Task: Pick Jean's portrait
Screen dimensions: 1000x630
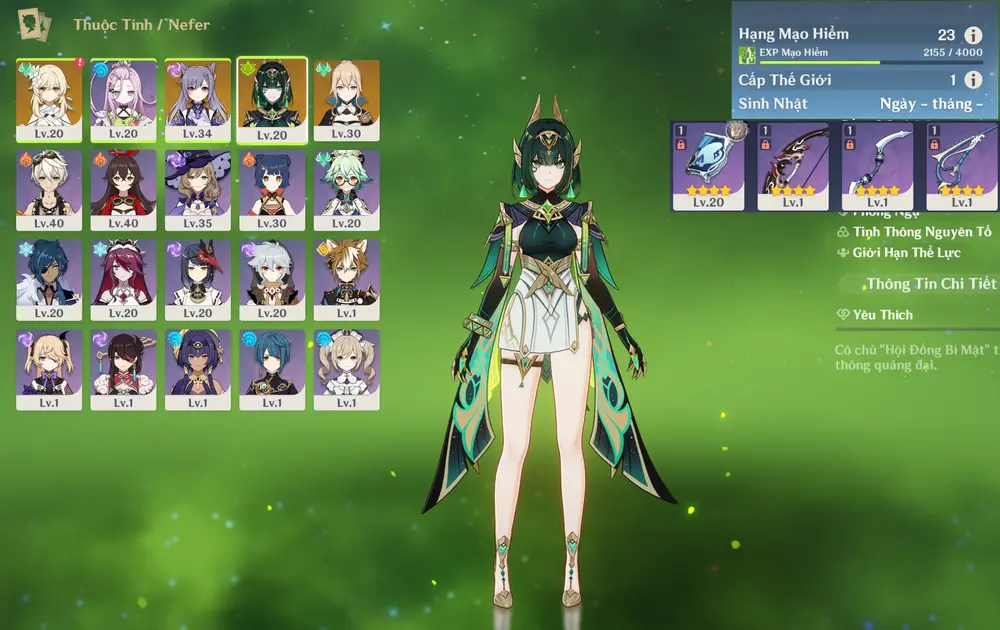Action: pyautogui.click(x=346, y=98)
